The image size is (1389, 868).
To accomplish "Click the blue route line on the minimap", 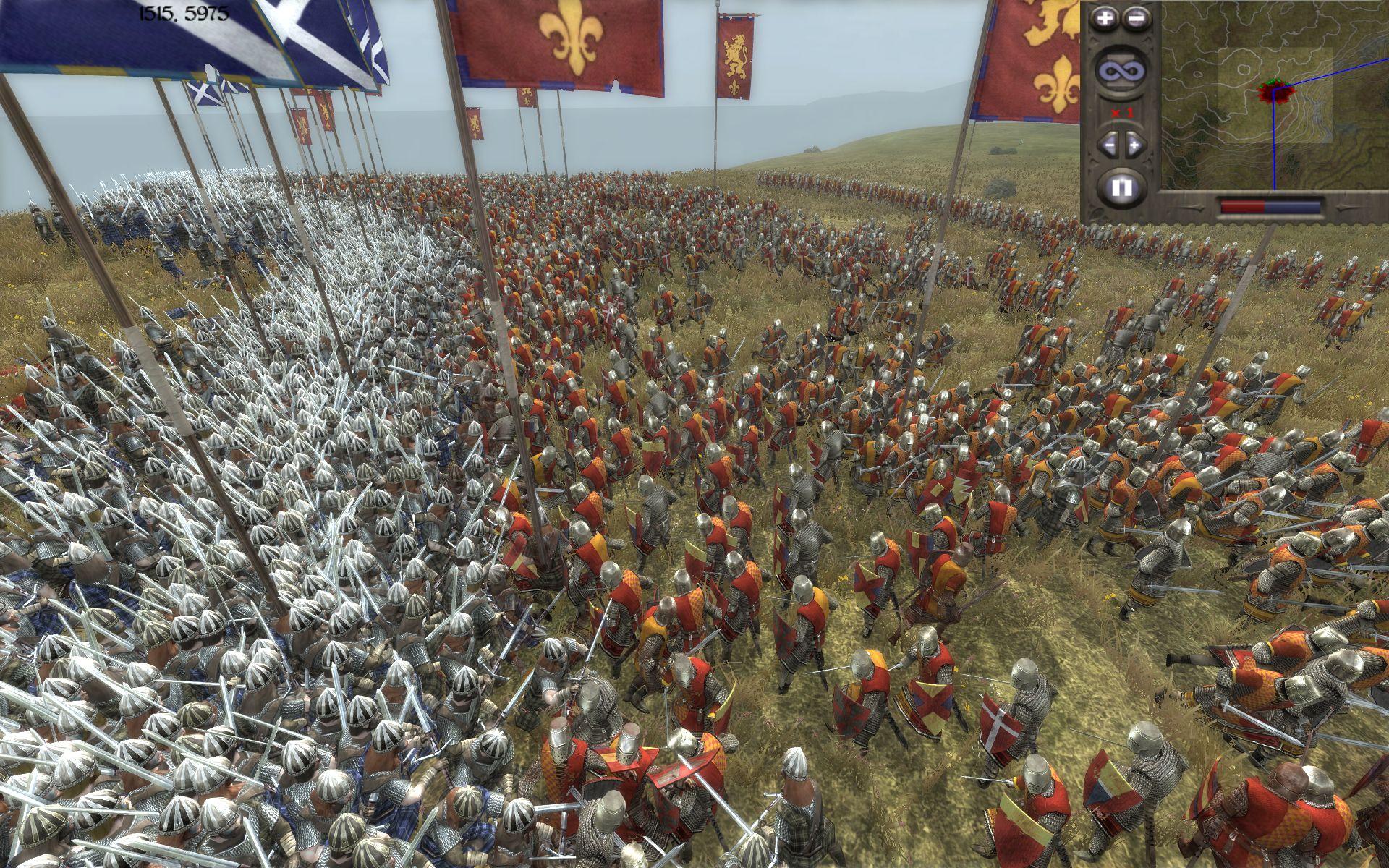I will [1275, 145].
